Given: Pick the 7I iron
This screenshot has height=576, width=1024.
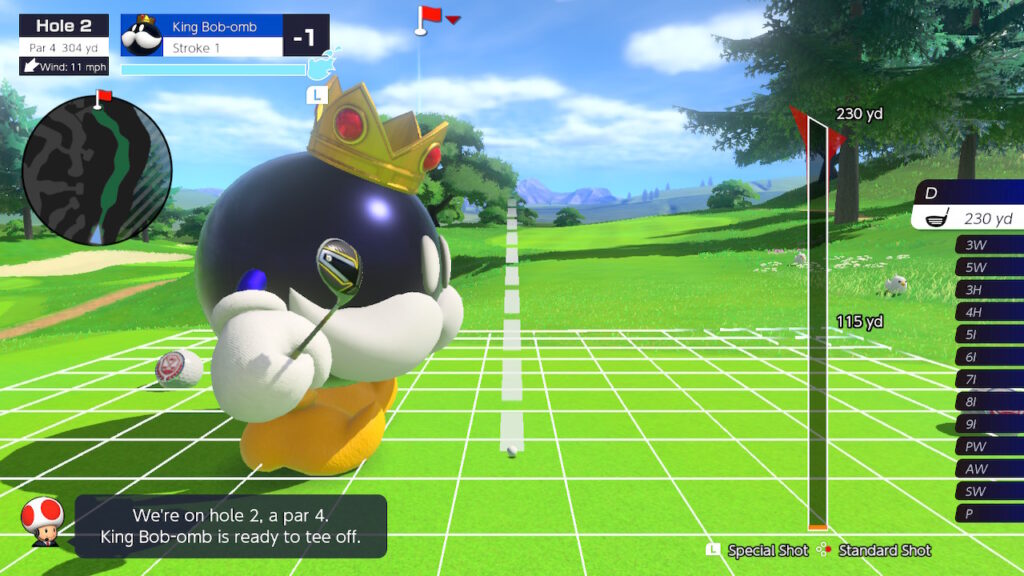Looking at the screenshot, I should tap(988, 380).
